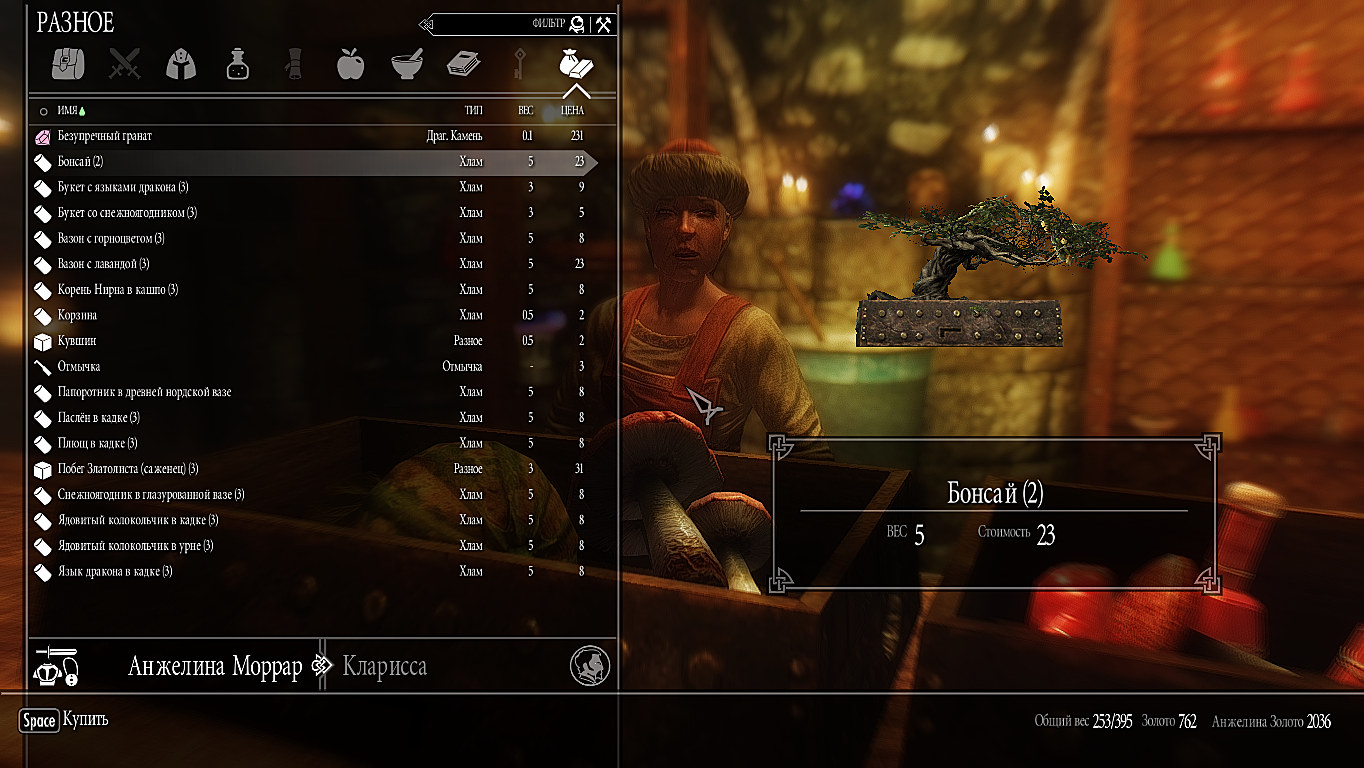
Task: Show the merchant Кларисса's goods
Action: tap(385, 667)
